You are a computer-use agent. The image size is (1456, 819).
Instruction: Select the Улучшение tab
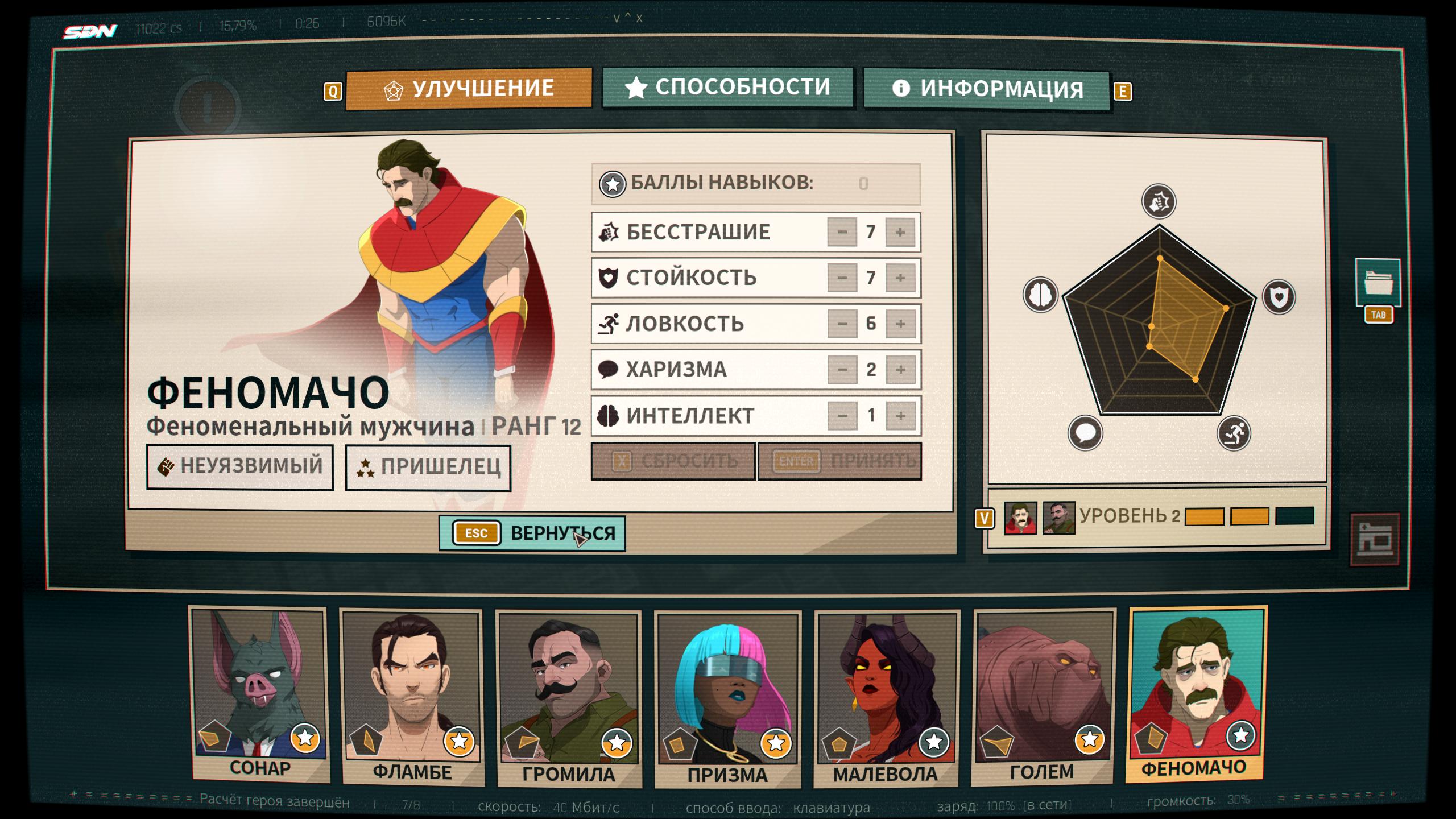point(469,89)
